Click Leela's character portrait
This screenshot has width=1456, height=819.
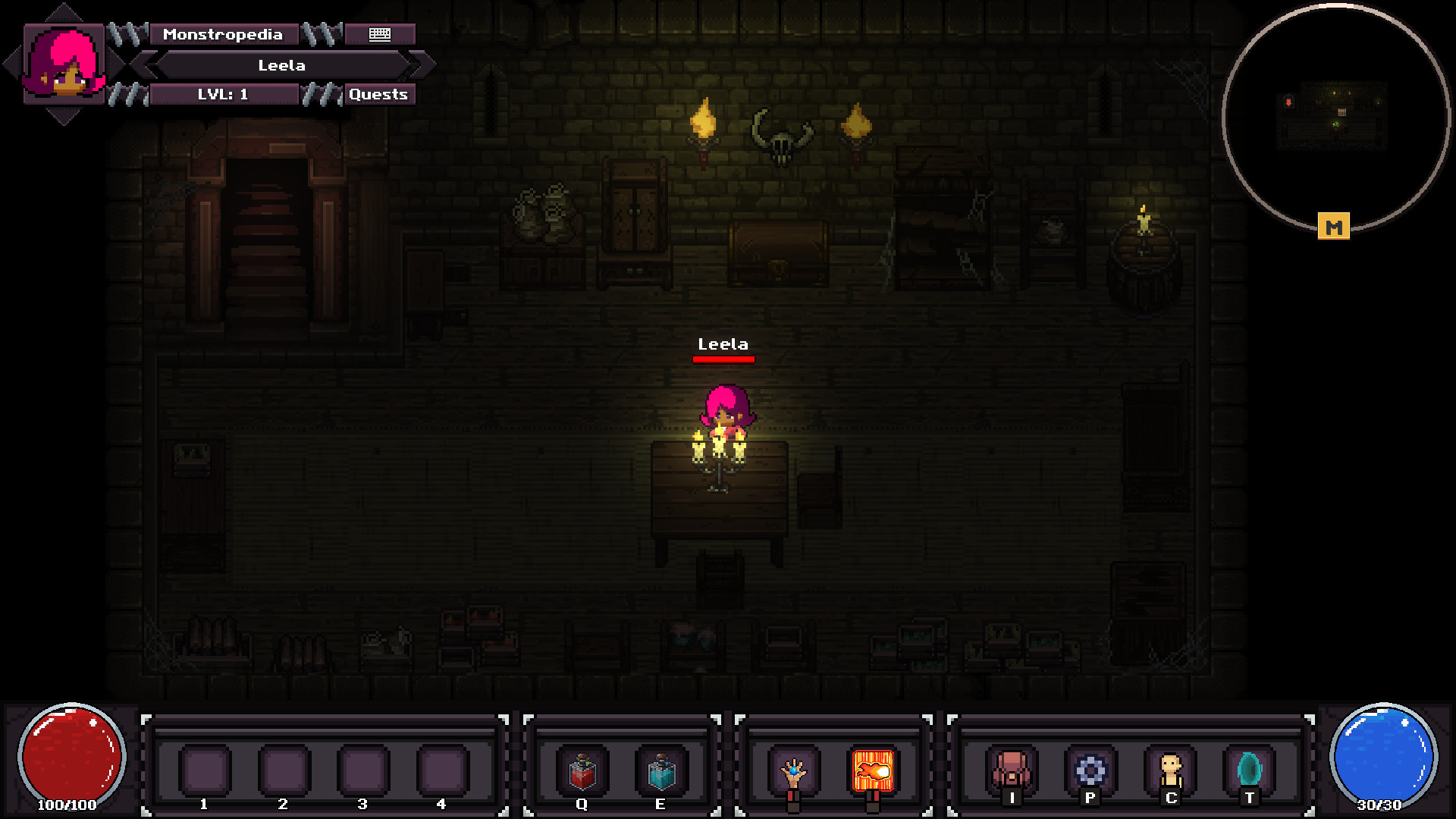64,64
